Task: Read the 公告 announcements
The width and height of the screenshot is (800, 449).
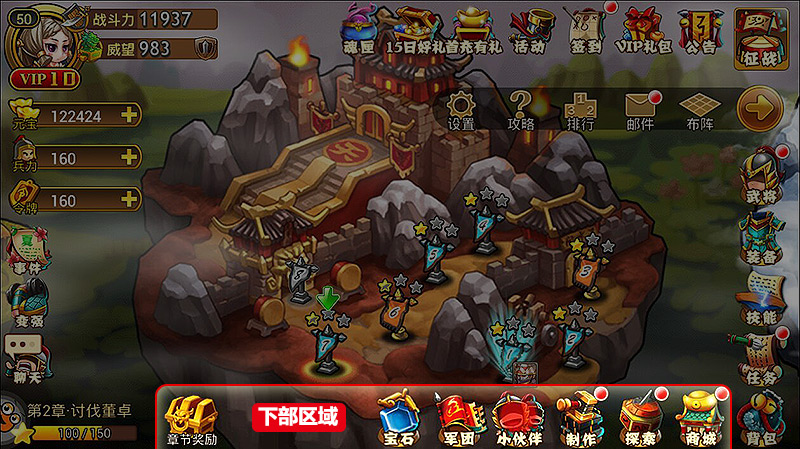Action: click(x=701, y=29)
